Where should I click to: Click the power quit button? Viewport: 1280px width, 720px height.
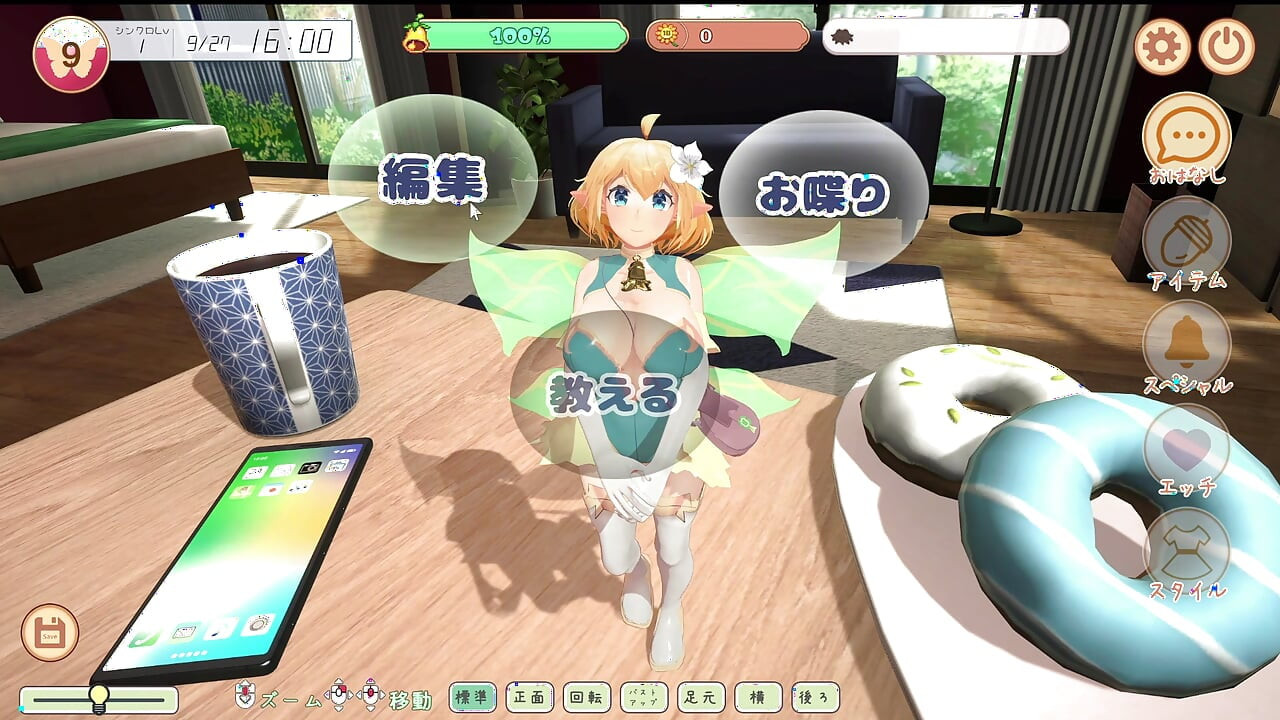point(1226,46)
